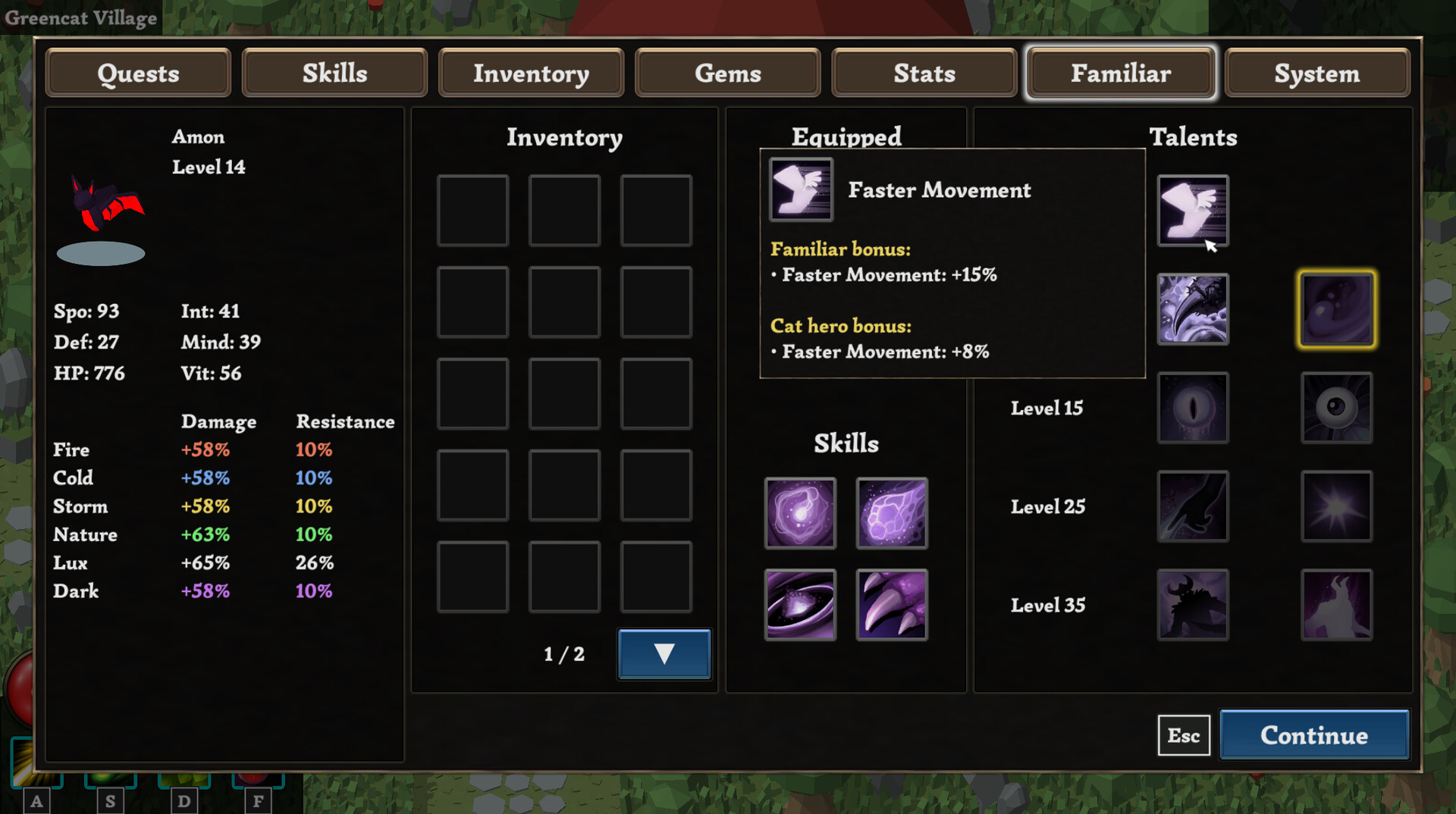Screen dimensions: 1456x814
Task: Select the dark scythe talent icon
Action: 1193,309
